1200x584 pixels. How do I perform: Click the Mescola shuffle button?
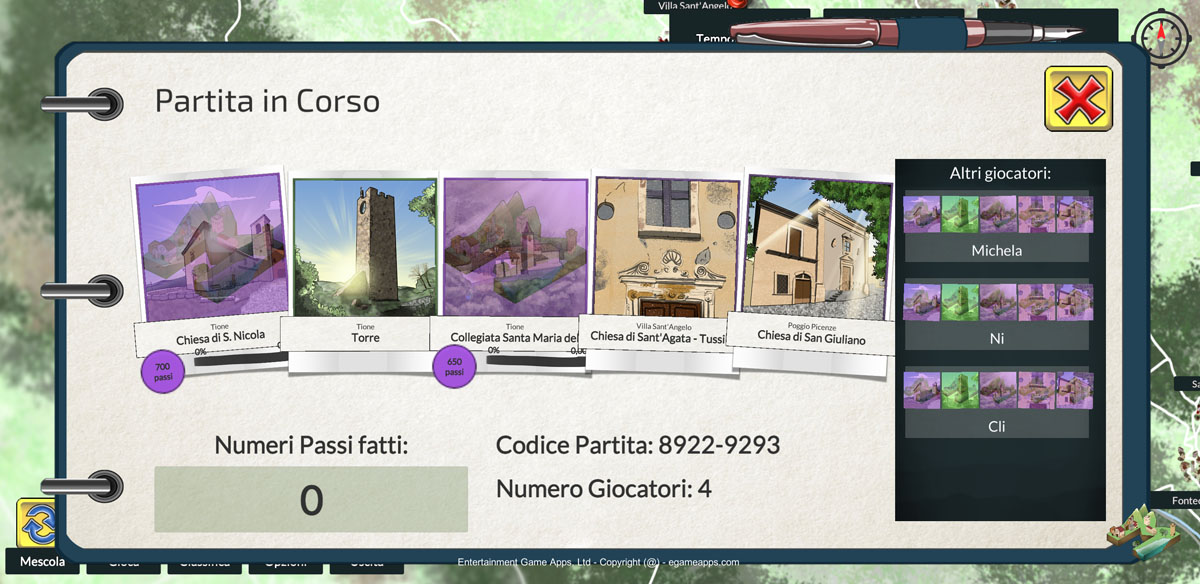point(42,562)
